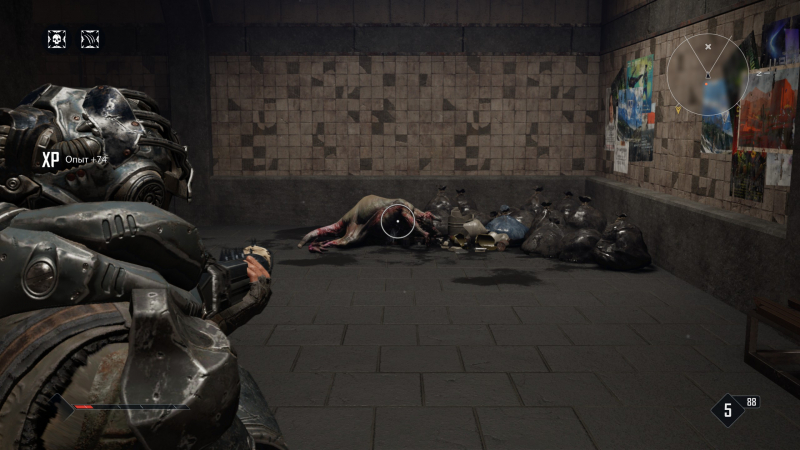Select the claw slash status icon
Screen dimensions: 800x450
pos(90,39)
